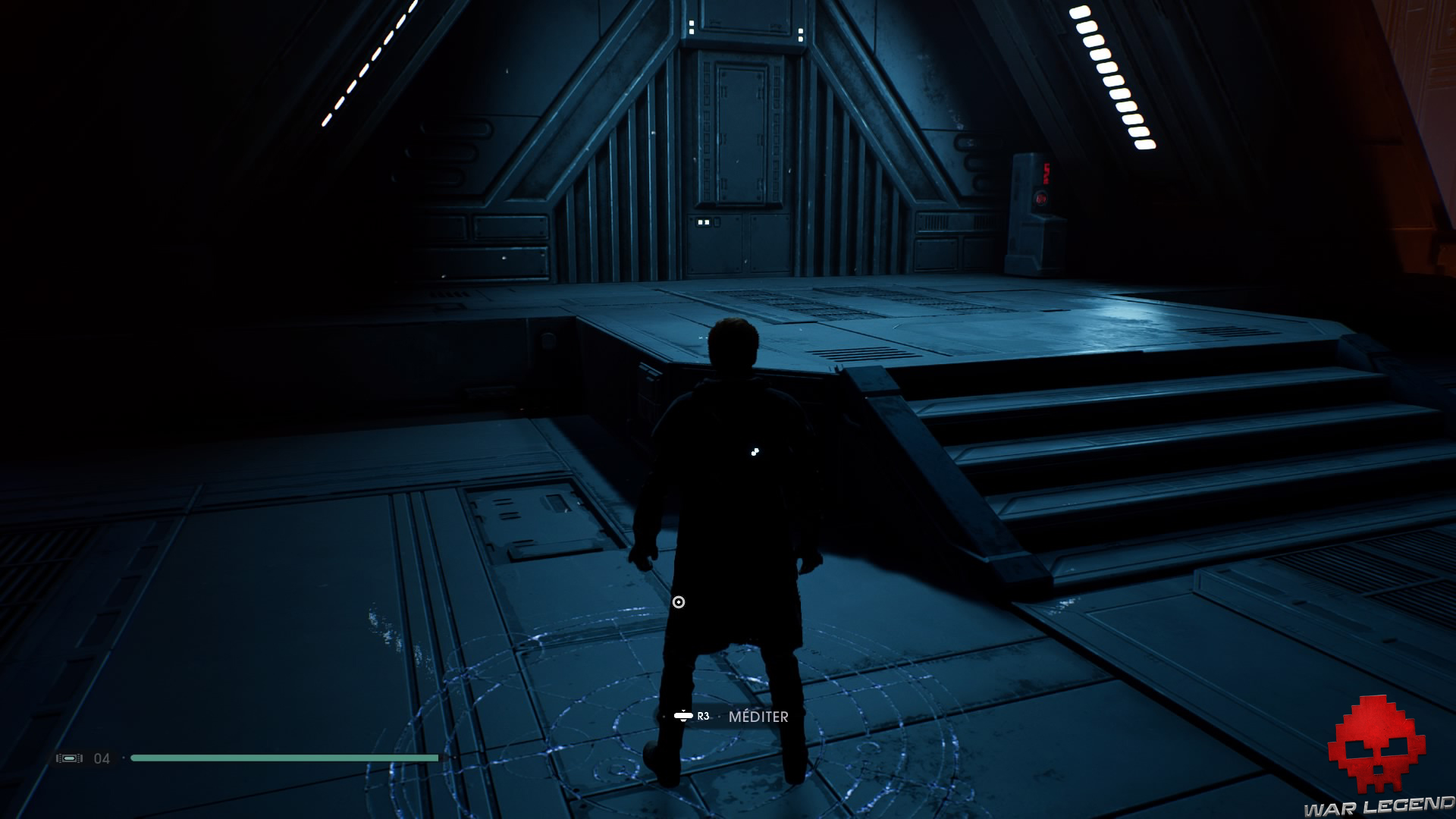The height and width of the screenshot is (819, 1456).
Task: Click the red keypad panel beside the door
Action: (1041, 198)
